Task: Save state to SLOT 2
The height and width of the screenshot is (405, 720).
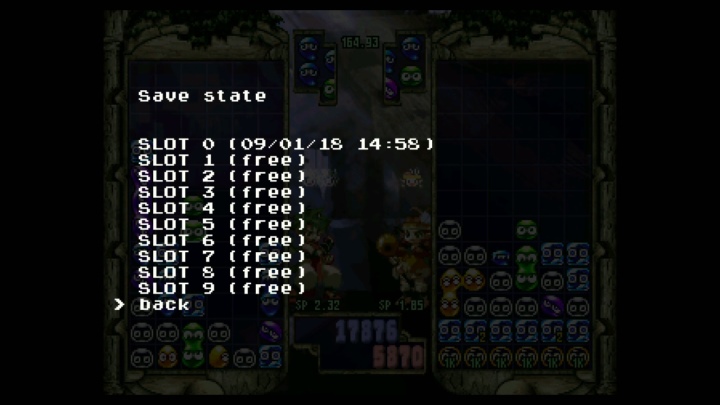Action: (222, 176)
